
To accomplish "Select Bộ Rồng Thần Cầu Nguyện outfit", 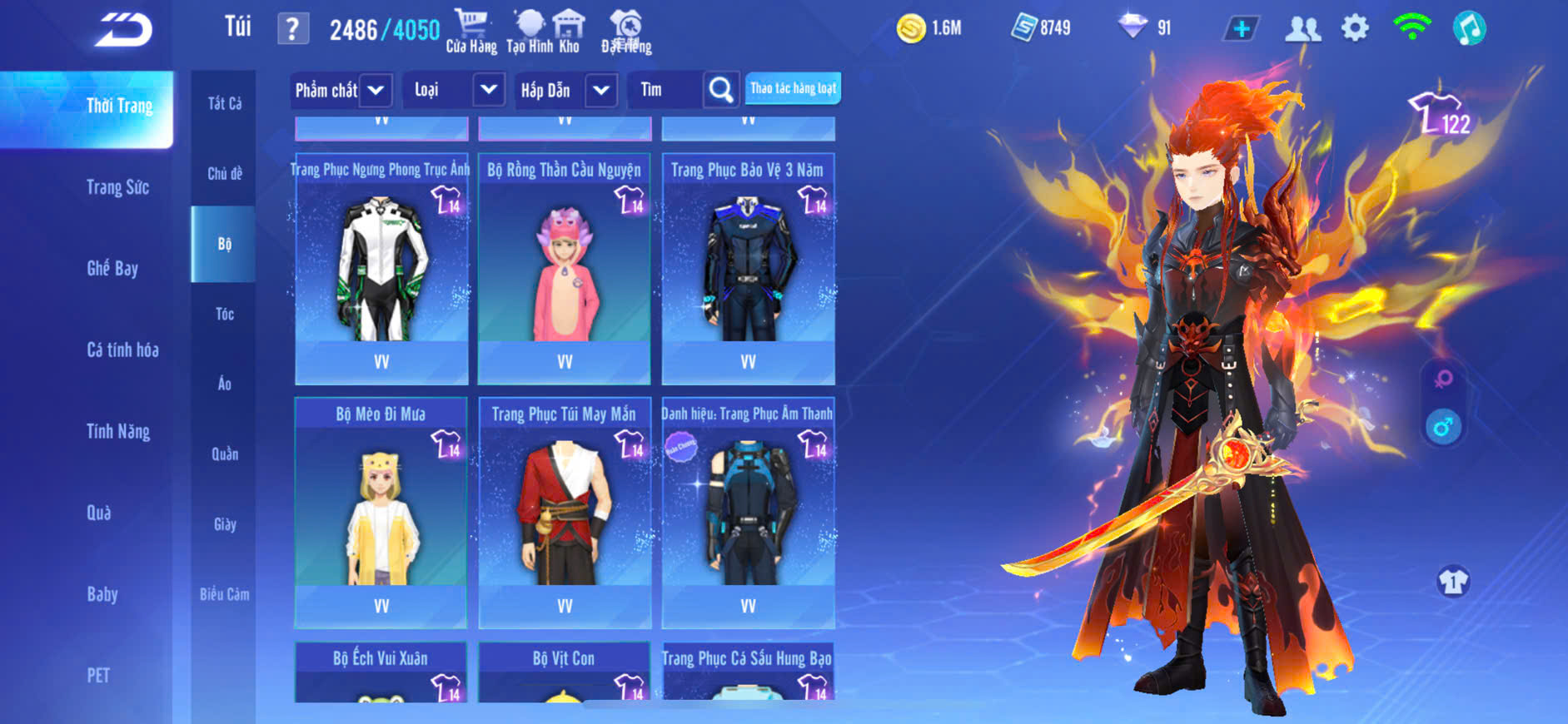I will coord(565,268).
